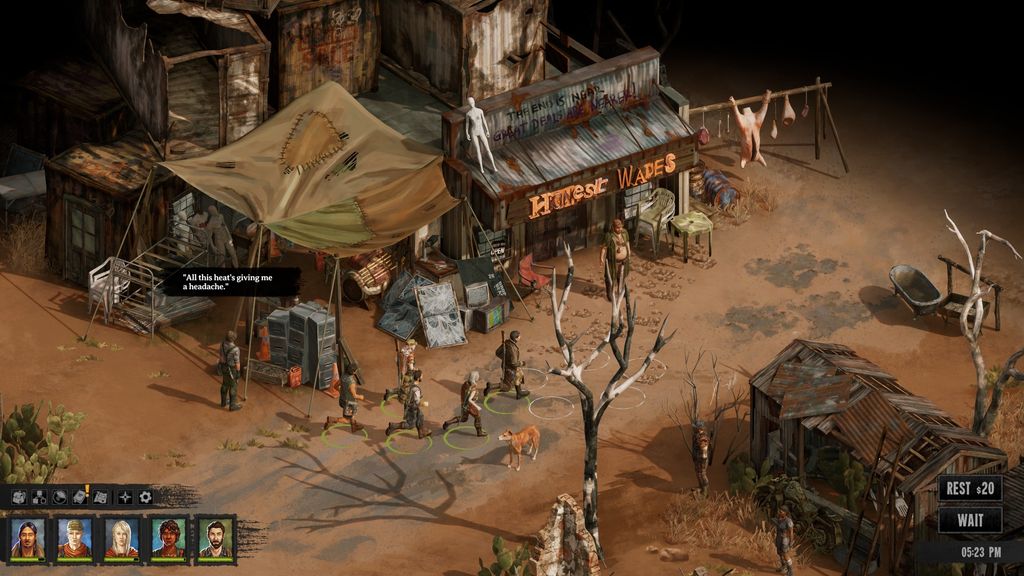Viewport: 1024px width, 576px height.
Task: Activate the four-pointed star icon
Action: click(125, 496)
